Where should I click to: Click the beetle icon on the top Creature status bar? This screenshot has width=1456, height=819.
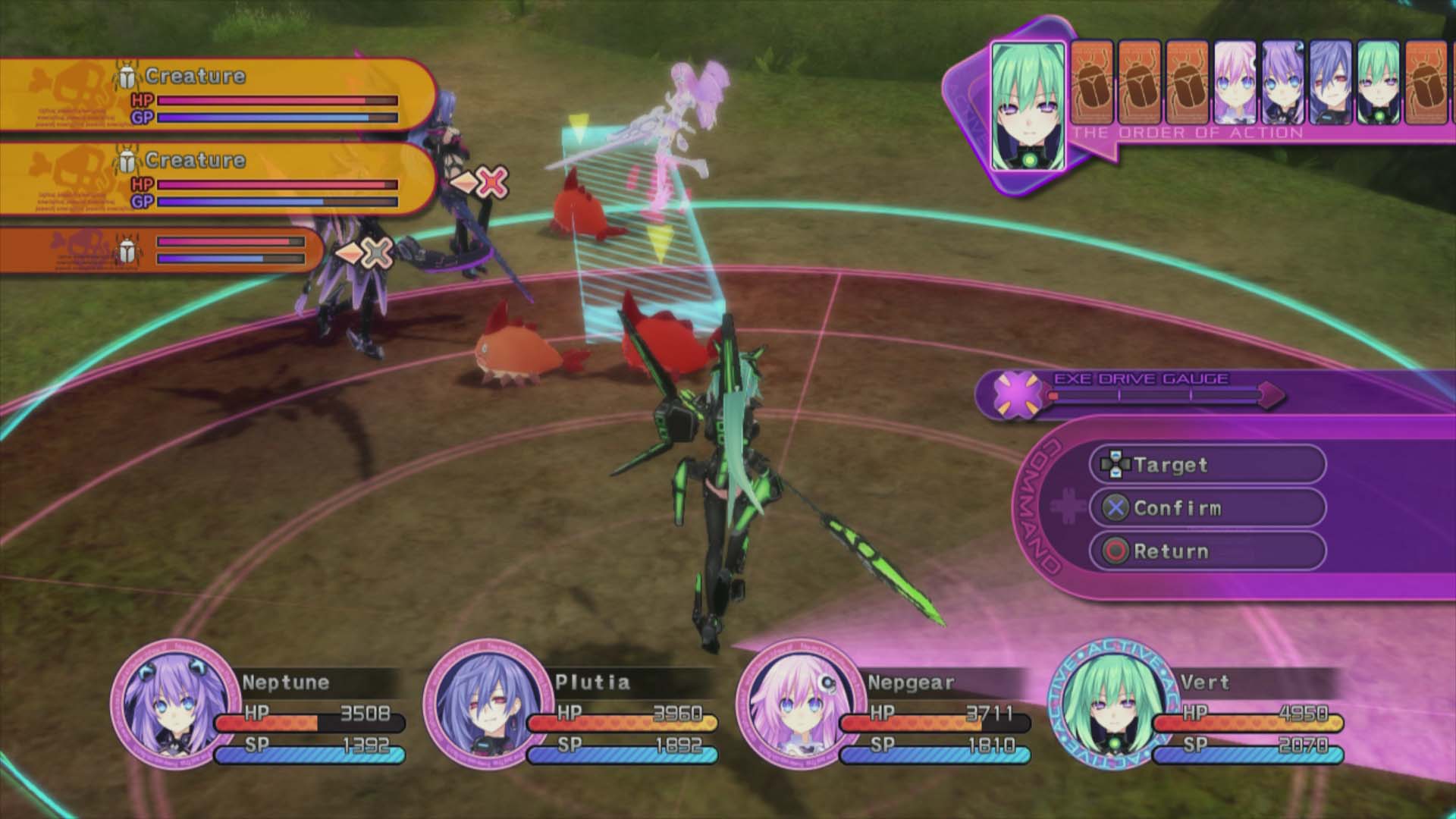pyautogui.click(x=127, y=74)
